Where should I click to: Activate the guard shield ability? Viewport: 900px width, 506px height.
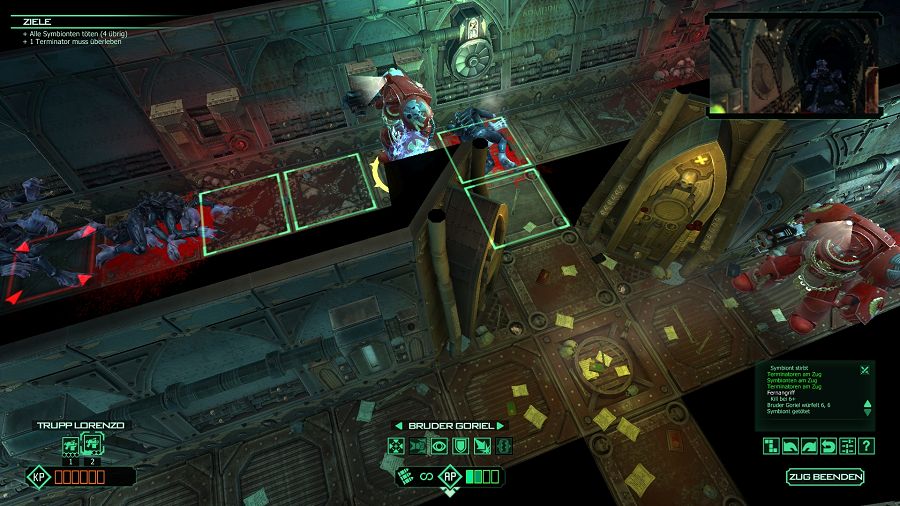coord(461,446)
